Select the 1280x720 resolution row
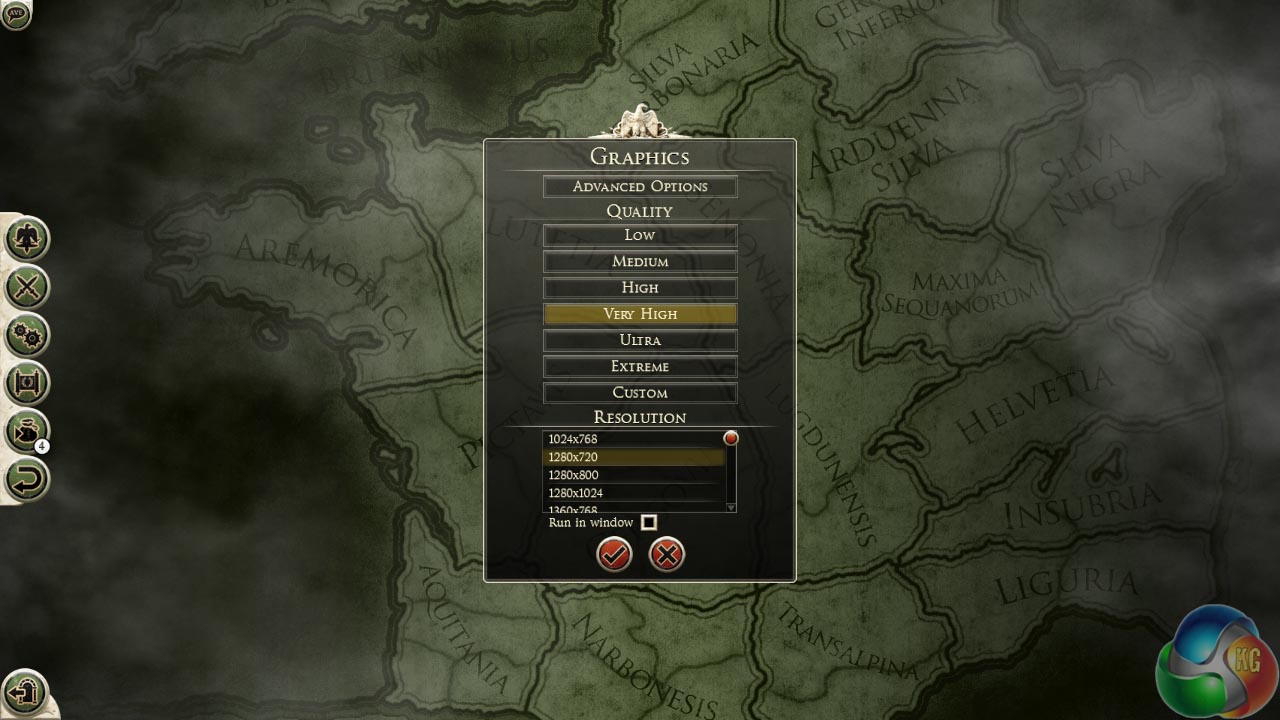 (x=634, y=457)
